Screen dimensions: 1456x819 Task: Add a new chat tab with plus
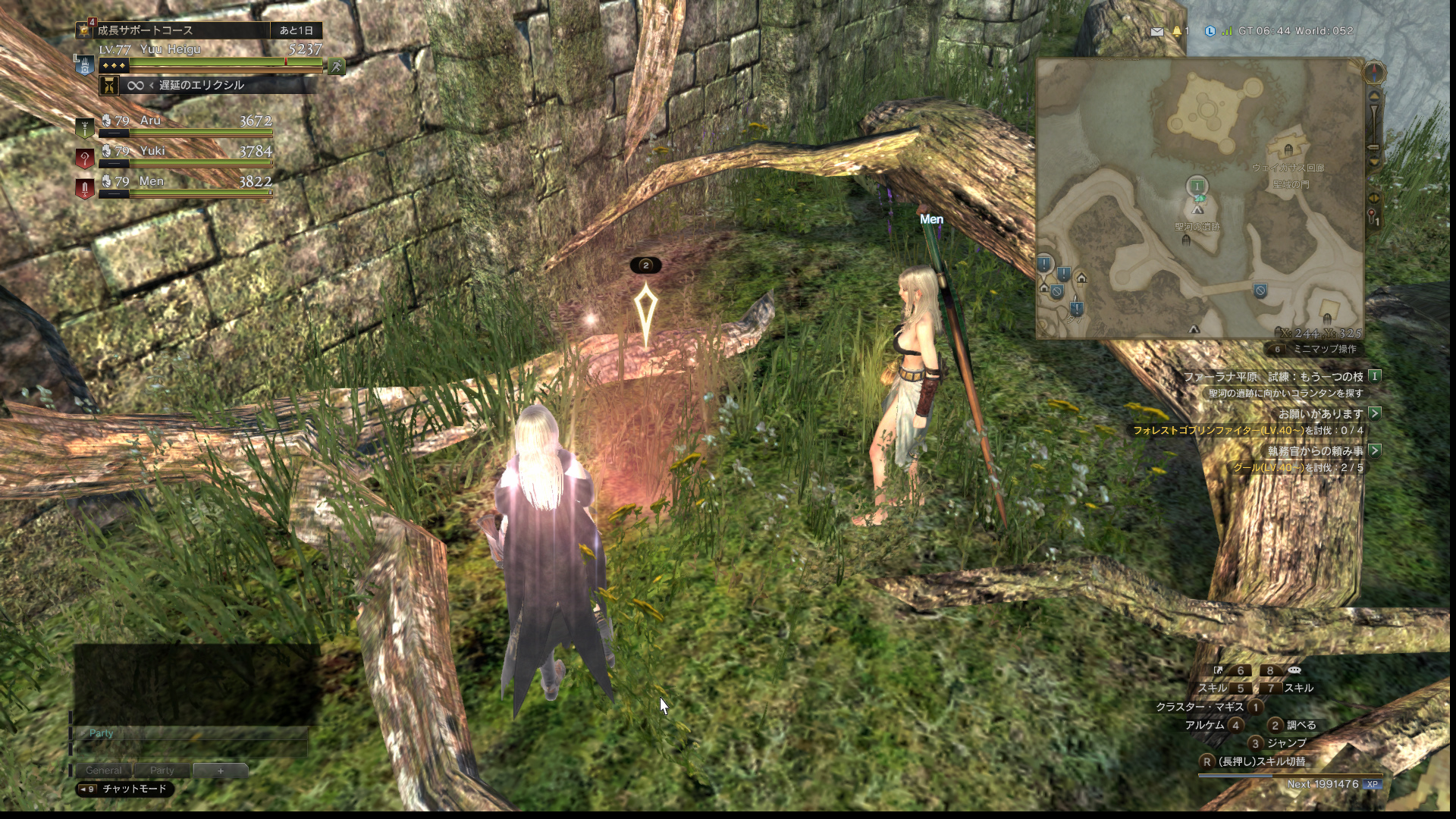tap(221, 770)
